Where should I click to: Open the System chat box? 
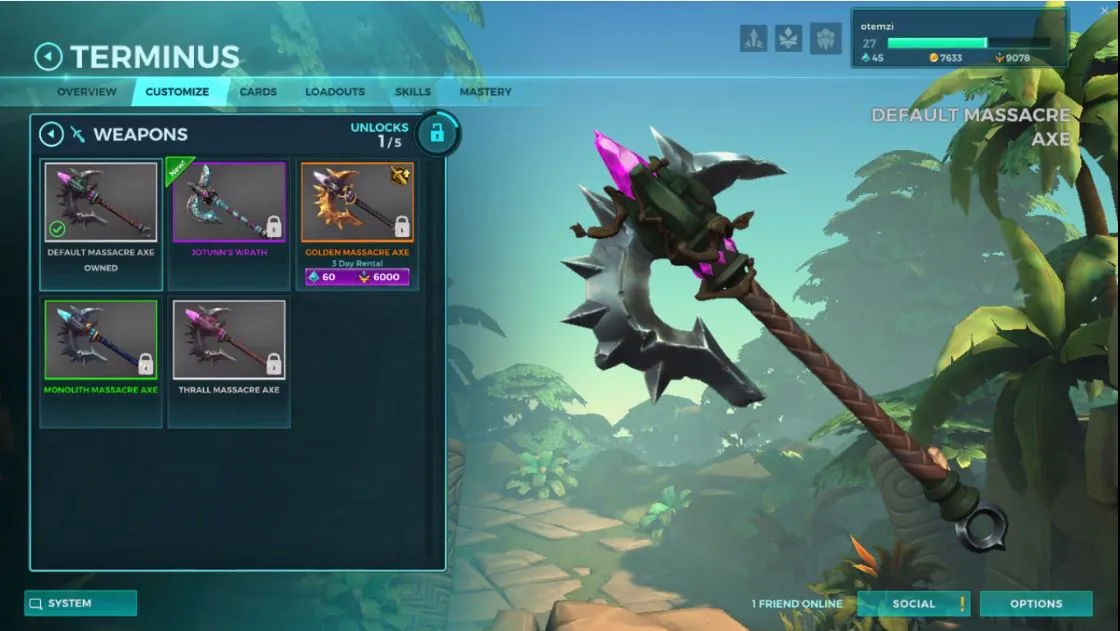point(80,603)
